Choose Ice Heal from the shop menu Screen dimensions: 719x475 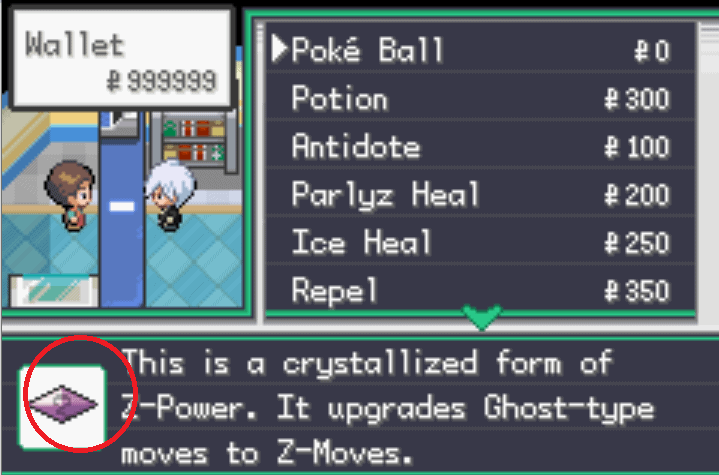(361, 243)
